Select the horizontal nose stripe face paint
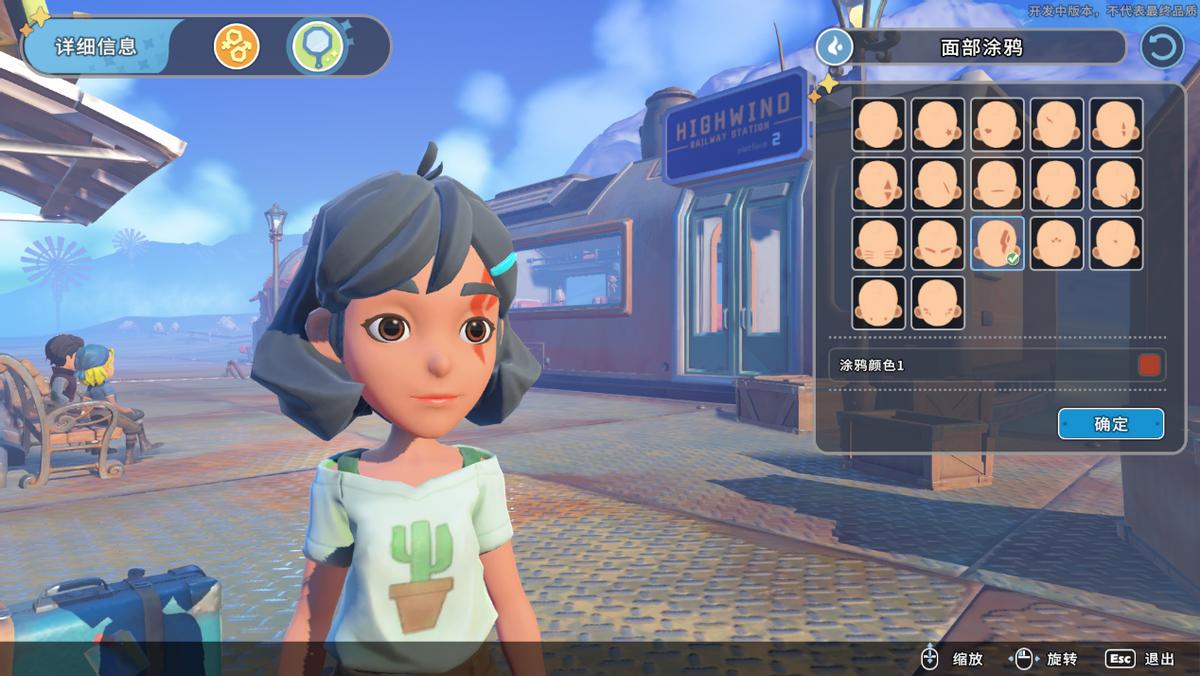The width and height of the screenshot is (1200, 676). (x=997, y=184)
